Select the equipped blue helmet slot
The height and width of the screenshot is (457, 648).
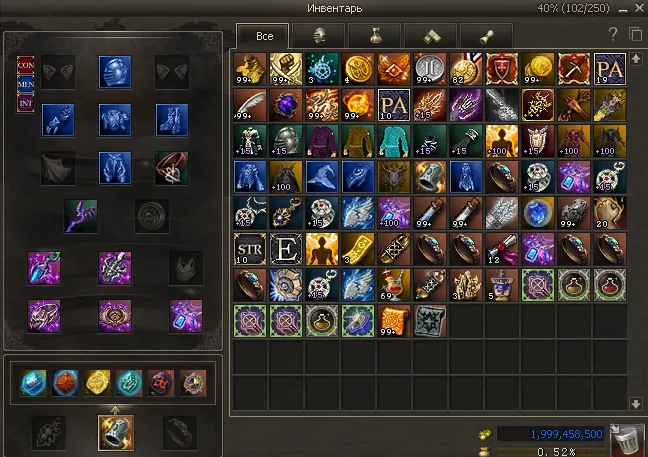[x=115, y=71]
